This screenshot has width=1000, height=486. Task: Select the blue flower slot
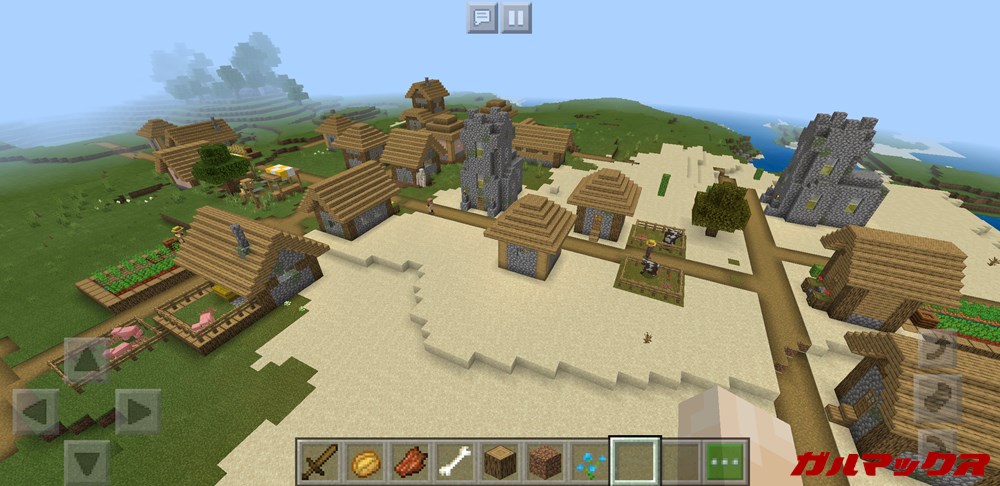[x=589, y=461]
